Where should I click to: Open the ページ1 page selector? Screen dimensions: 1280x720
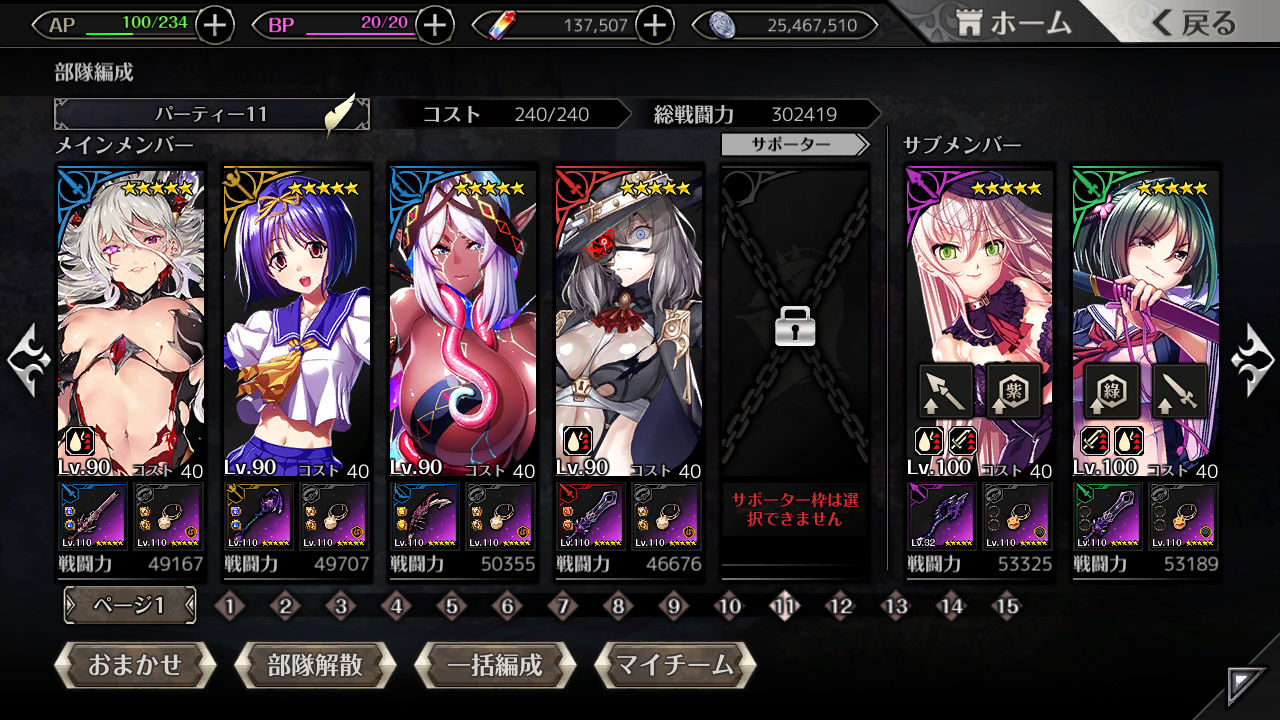point(130,605)
